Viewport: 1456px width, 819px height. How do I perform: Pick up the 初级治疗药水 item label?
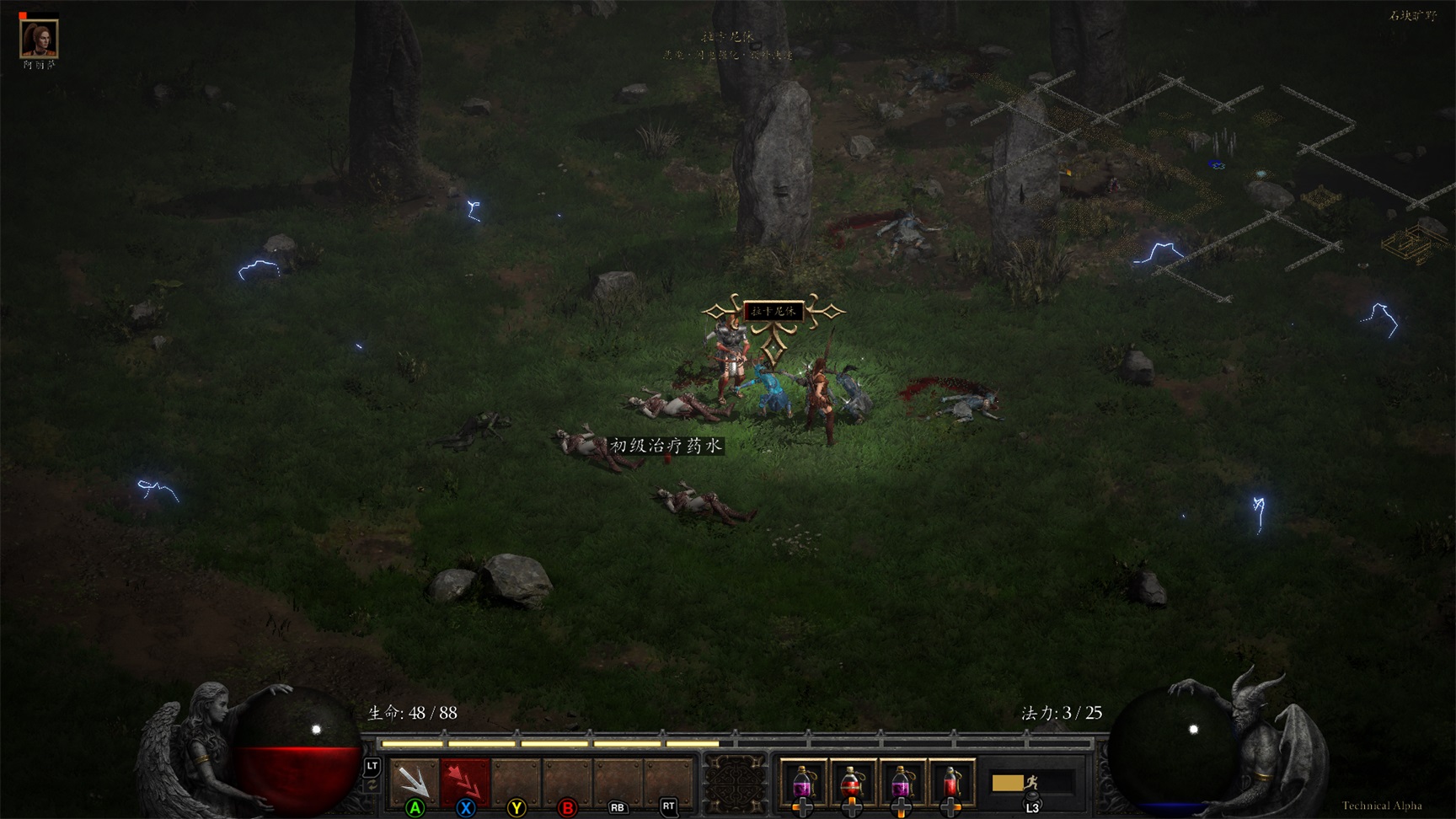coord(666,446)
